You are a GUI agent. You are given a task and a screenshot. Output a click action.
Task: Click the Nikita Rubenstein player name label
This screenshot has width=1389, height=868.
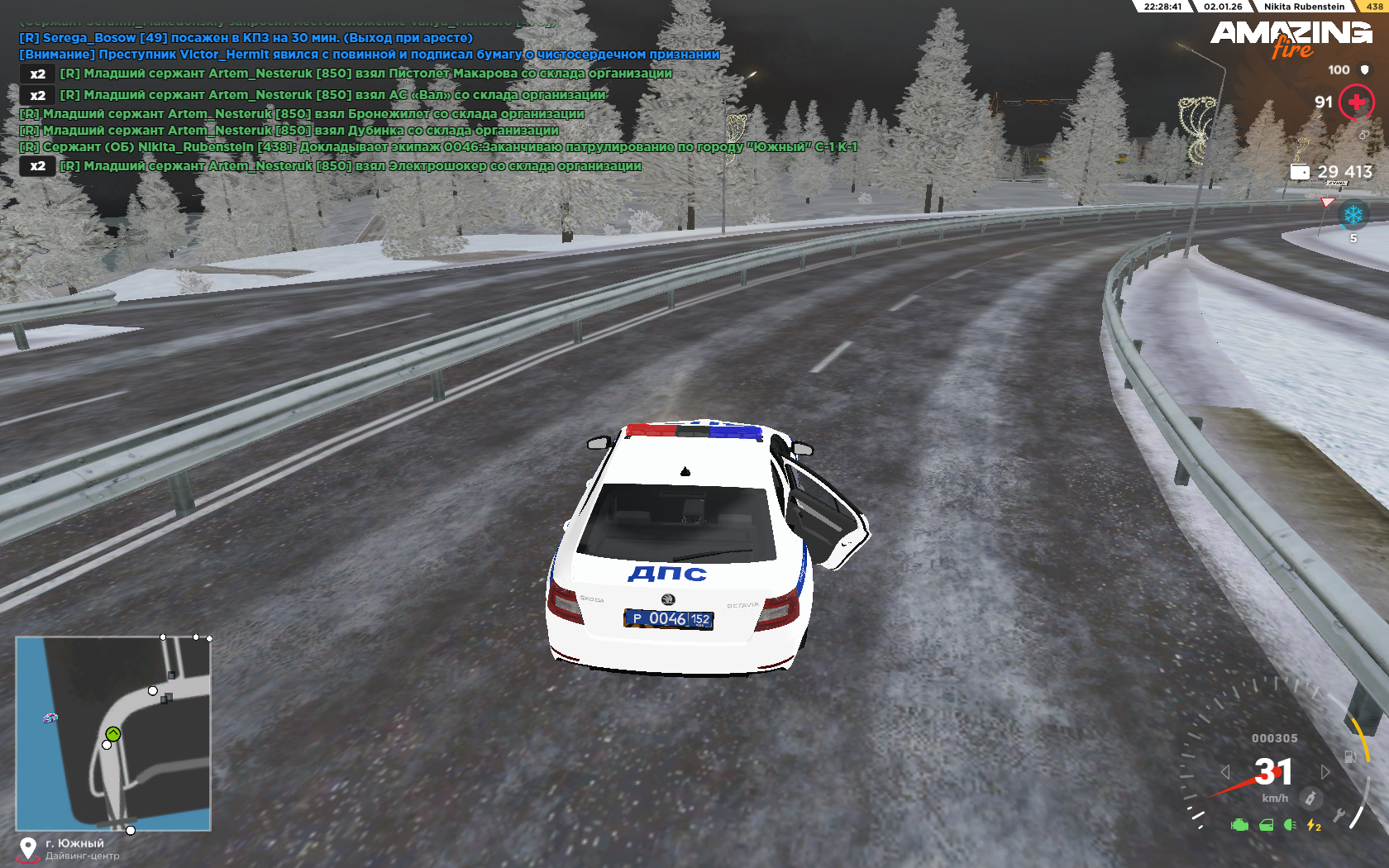click(x=1304, y=7)
